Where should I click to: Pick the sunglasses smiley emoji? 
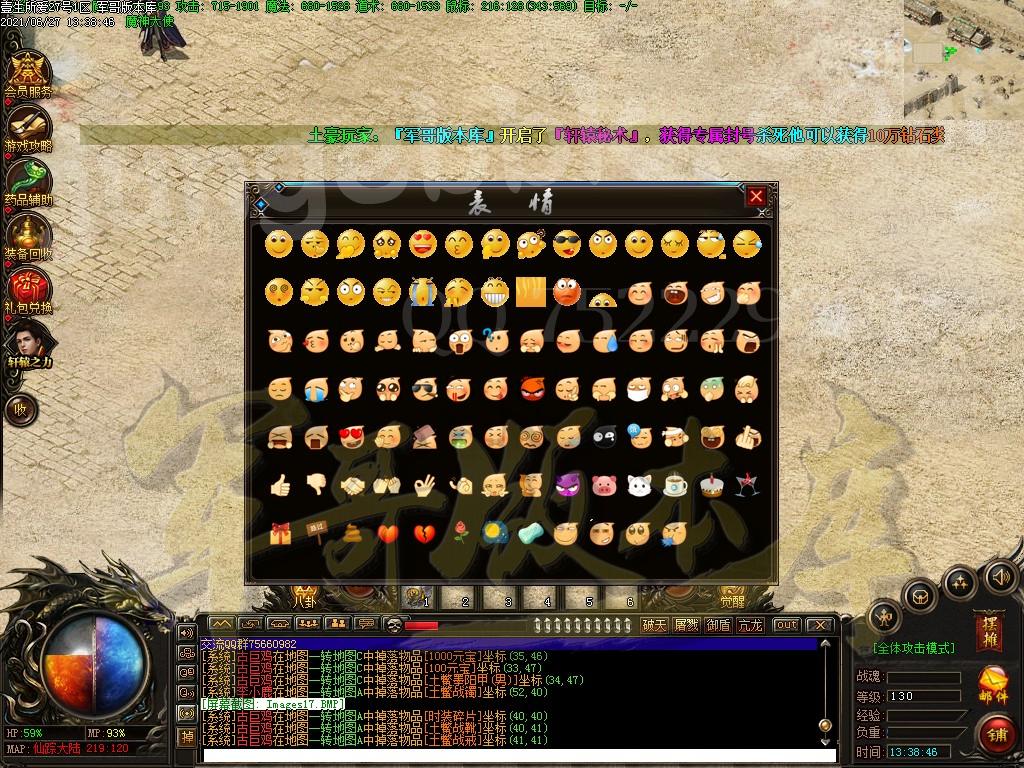[567, 243]
